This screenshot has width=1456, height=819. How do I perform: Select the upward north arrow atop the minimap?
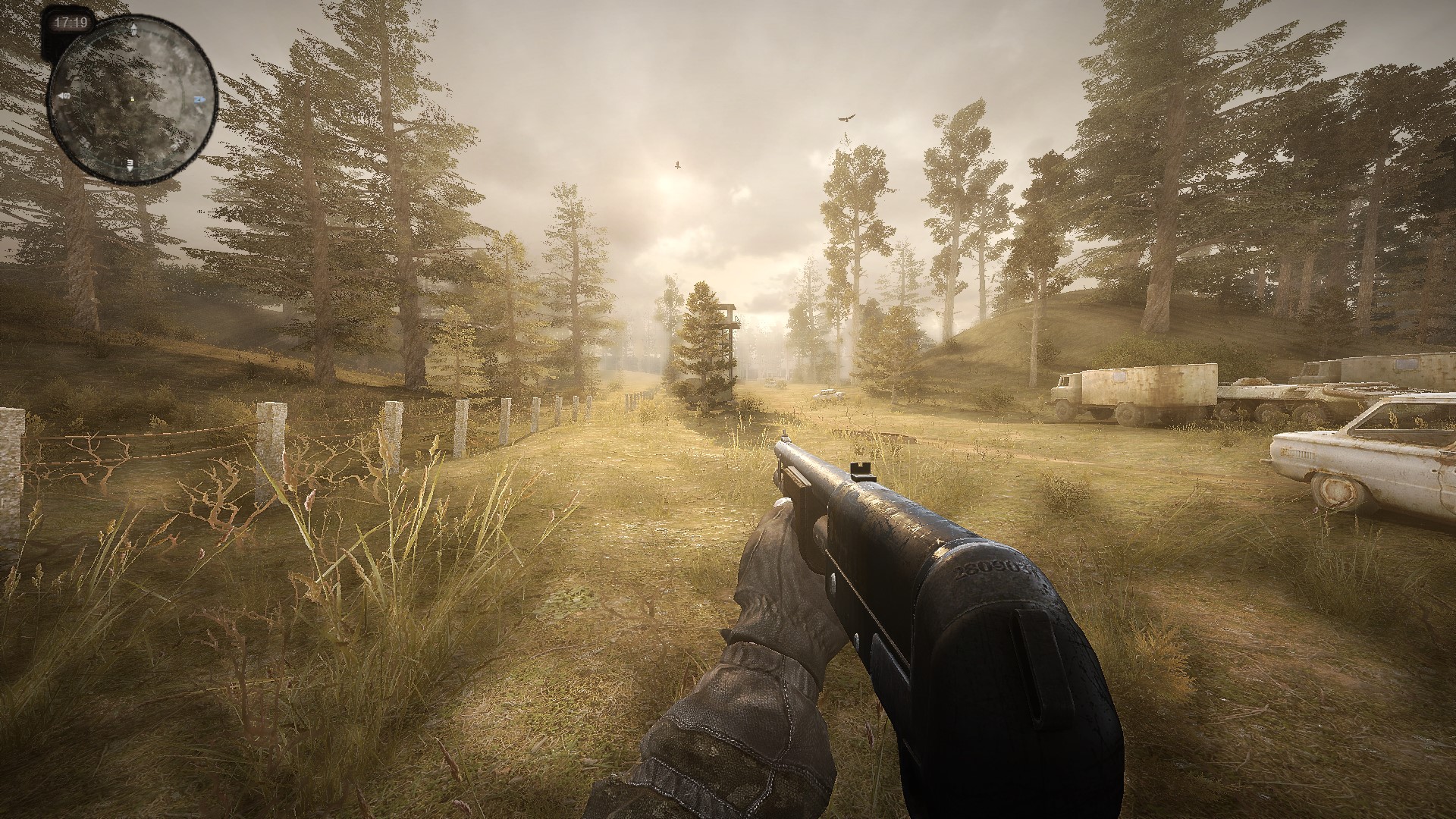134,28
